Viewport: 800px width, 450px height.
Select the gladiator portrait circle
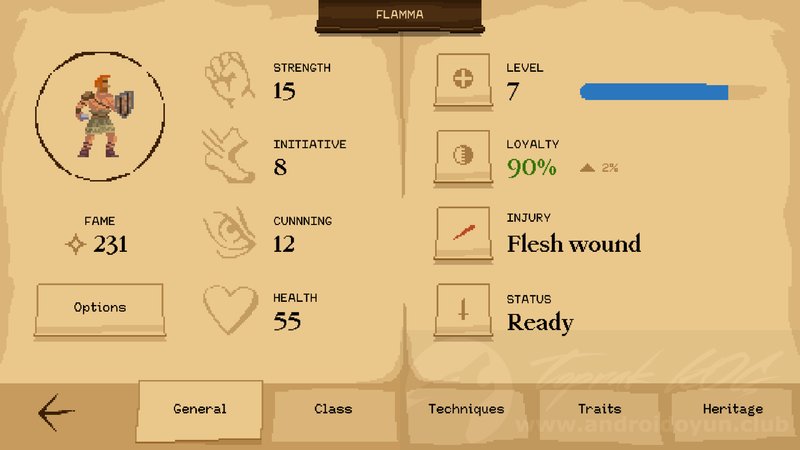[x=98, y=118]
